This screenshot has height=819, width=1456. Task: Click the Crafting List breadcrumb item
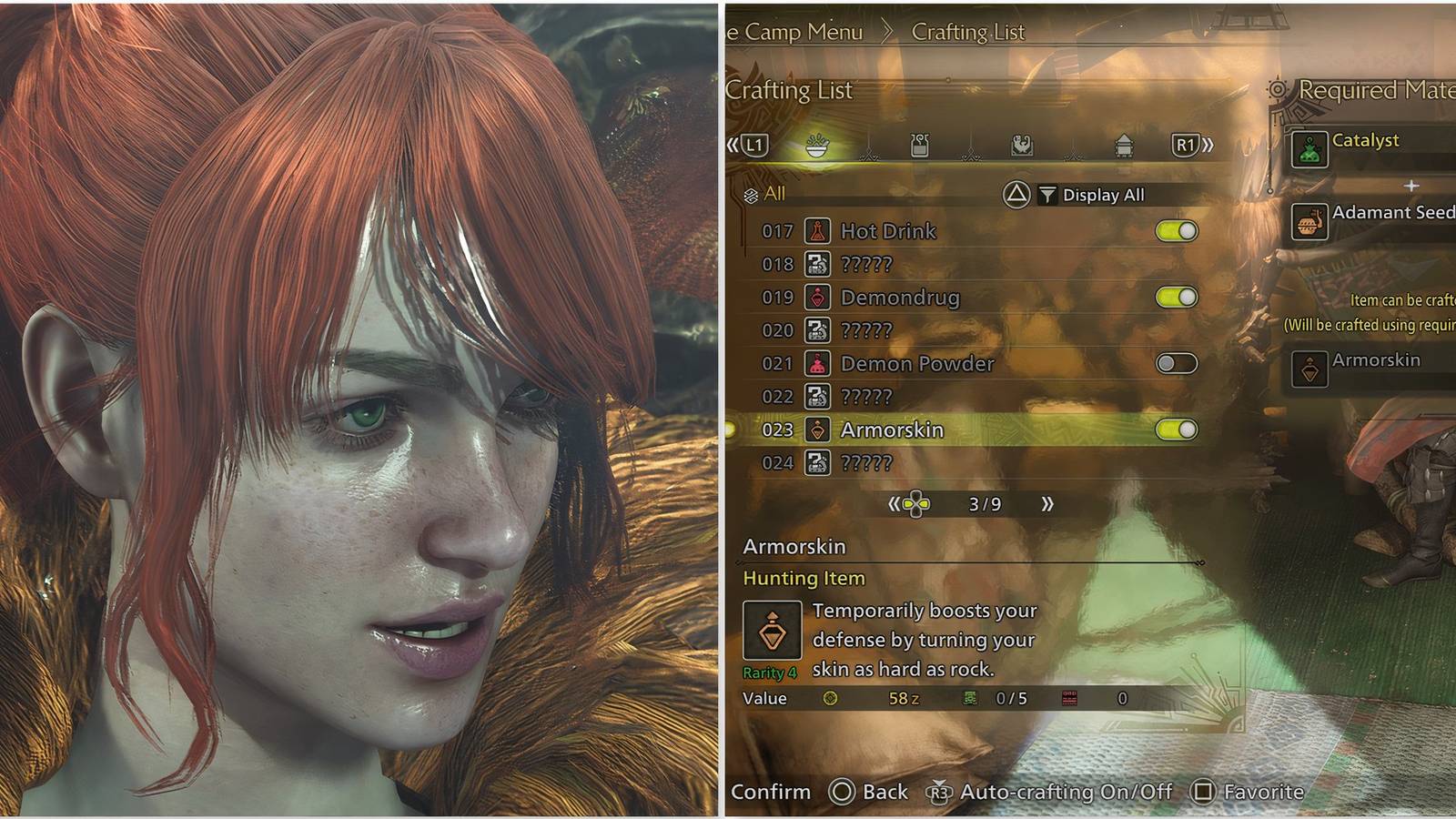tap(967, 32)
